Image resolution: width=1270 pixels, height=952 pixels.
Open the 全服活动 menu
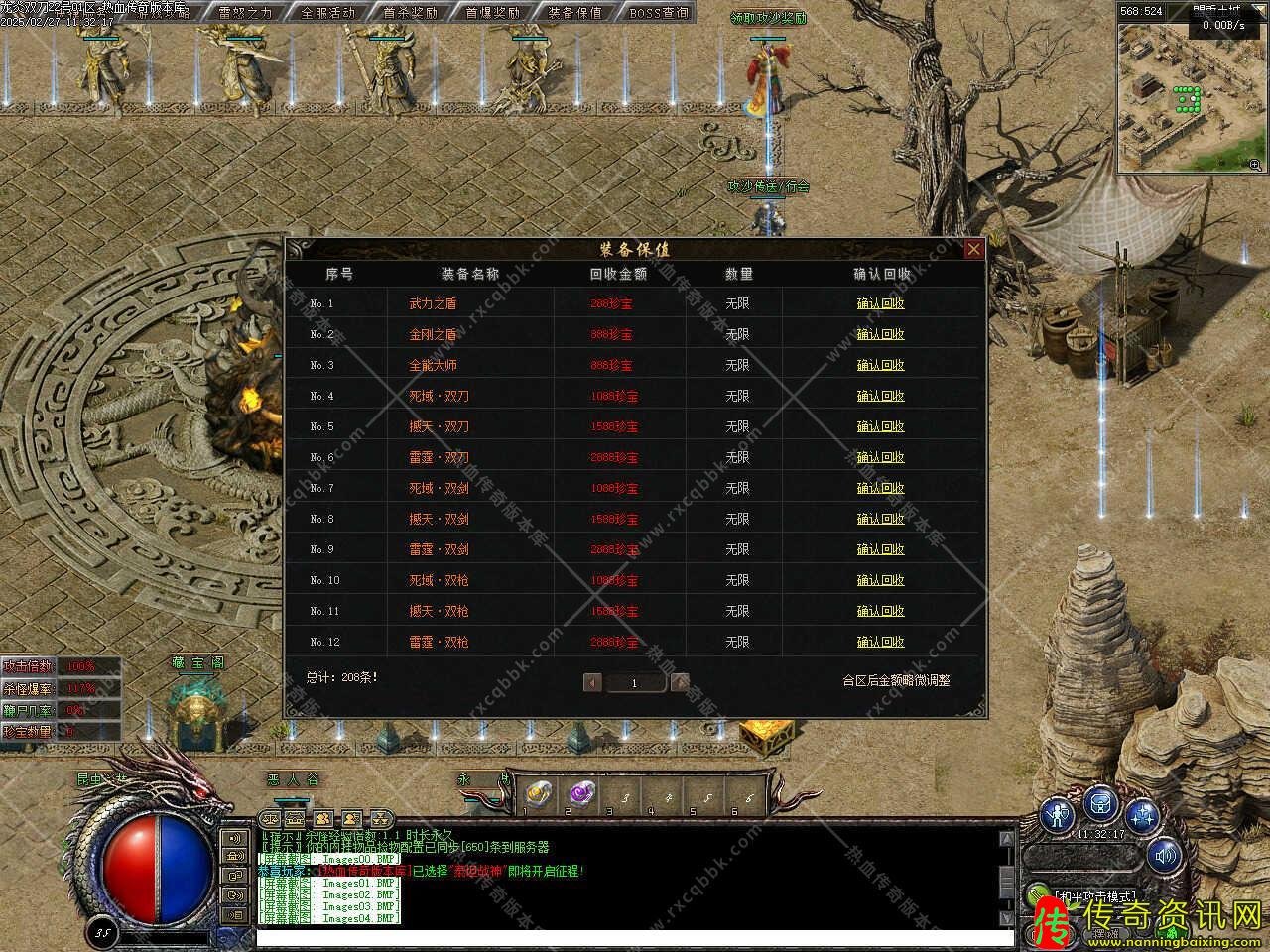[327, 13]
